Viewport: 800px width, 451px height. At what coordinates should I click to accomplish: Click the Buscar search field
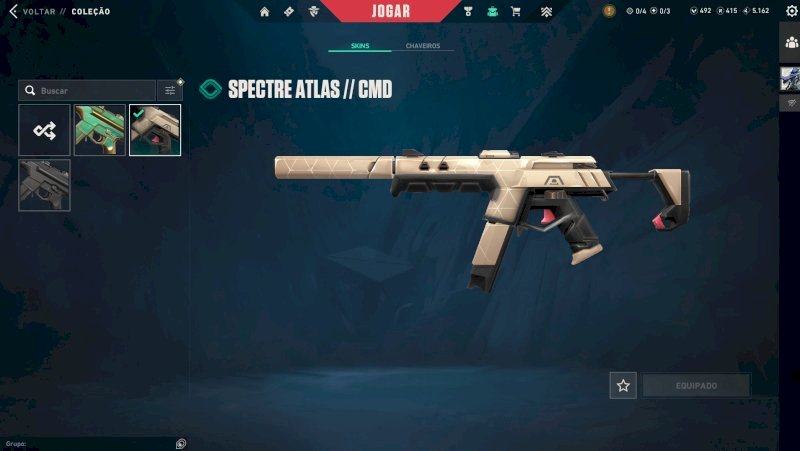[x=90, y=90]
